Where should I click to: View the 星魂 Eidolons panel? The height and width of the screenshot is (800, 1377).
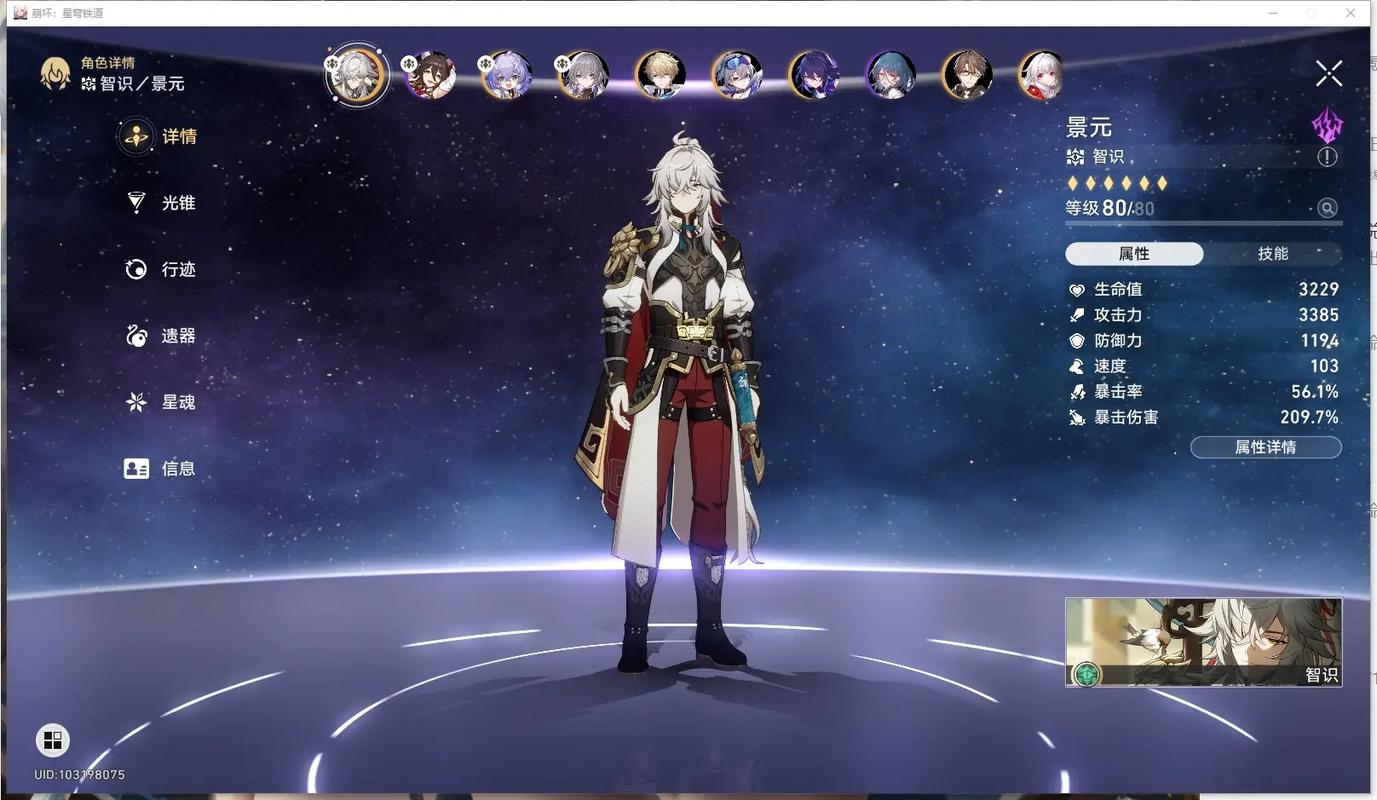pyautogui.click(x=160, y=401)
